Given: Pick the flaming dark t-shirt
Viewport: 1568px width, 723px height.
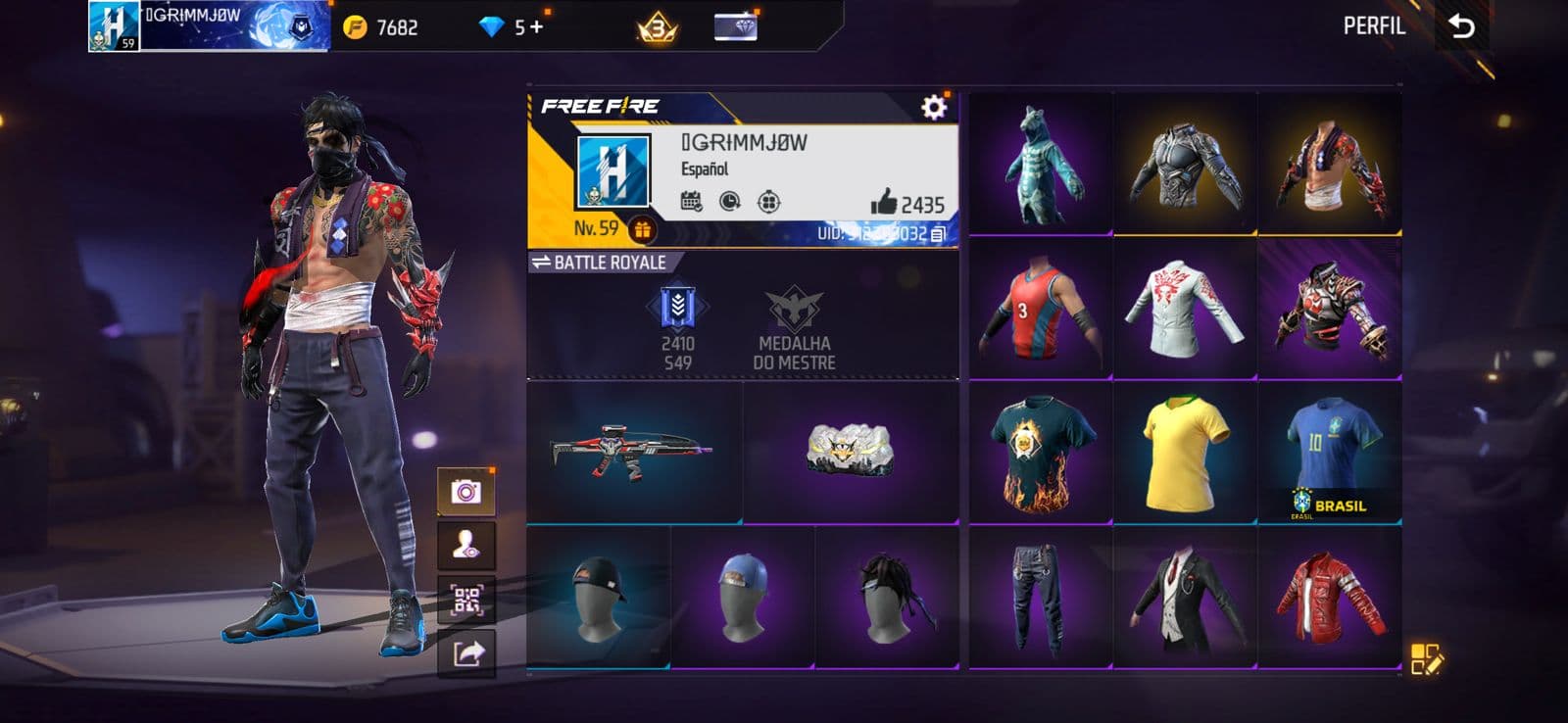Looking at the screenshot, I should click(1040, 453).
